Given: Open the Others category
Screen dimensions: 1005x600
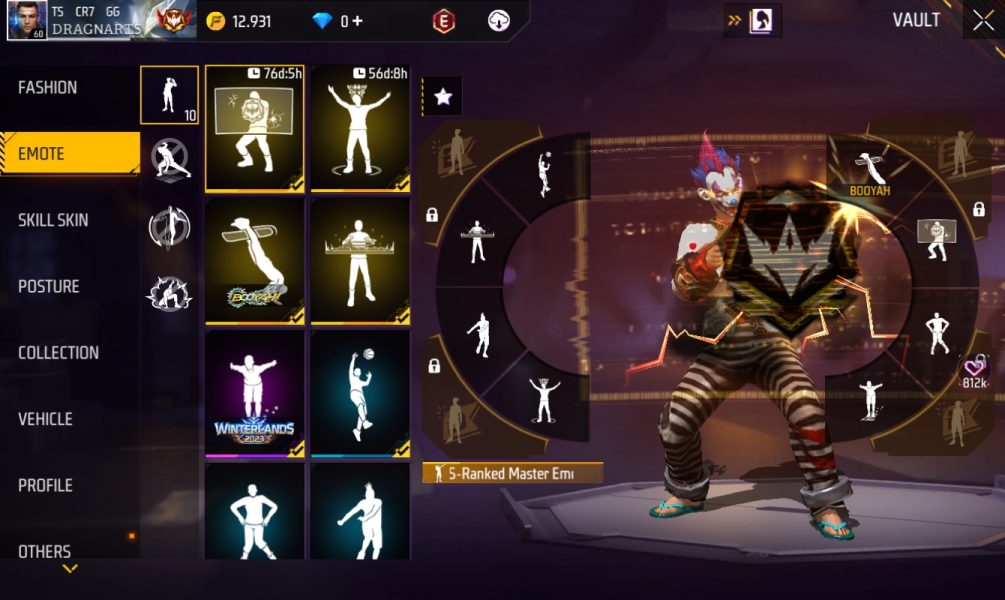Looking at the screenshot, I should click(45, 551).
